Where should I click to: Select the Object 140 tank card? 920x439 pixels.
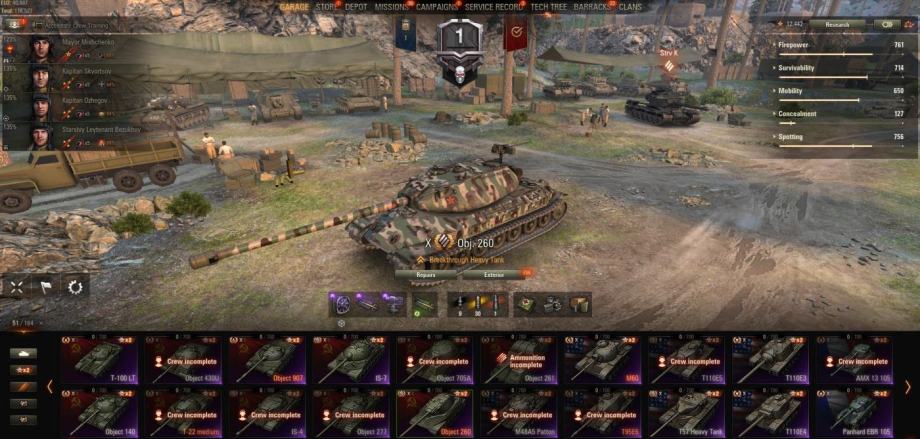pos(101,410)
